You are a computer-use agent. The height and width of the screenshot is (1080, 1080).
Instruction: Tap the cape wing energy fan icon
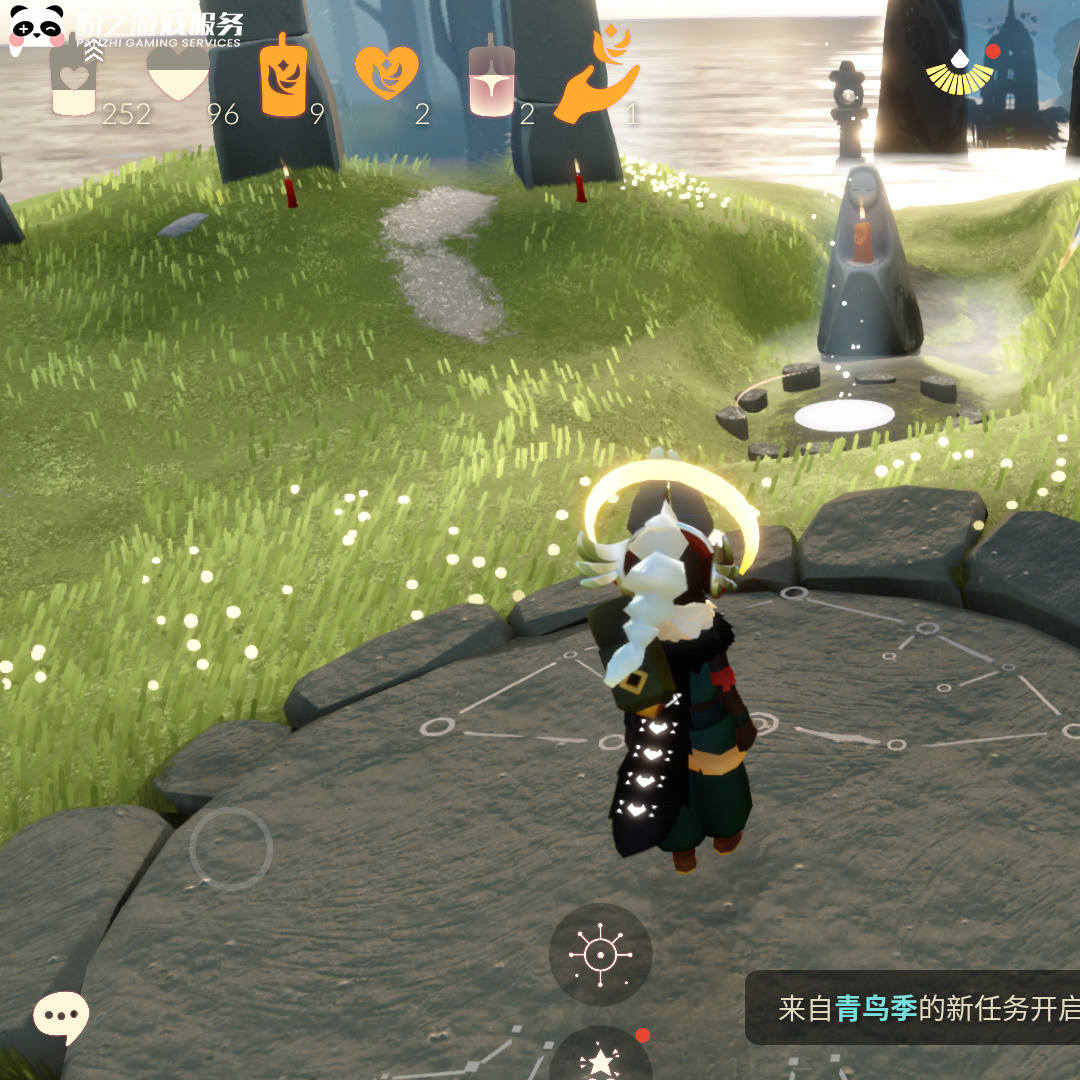tap(959, 70)
